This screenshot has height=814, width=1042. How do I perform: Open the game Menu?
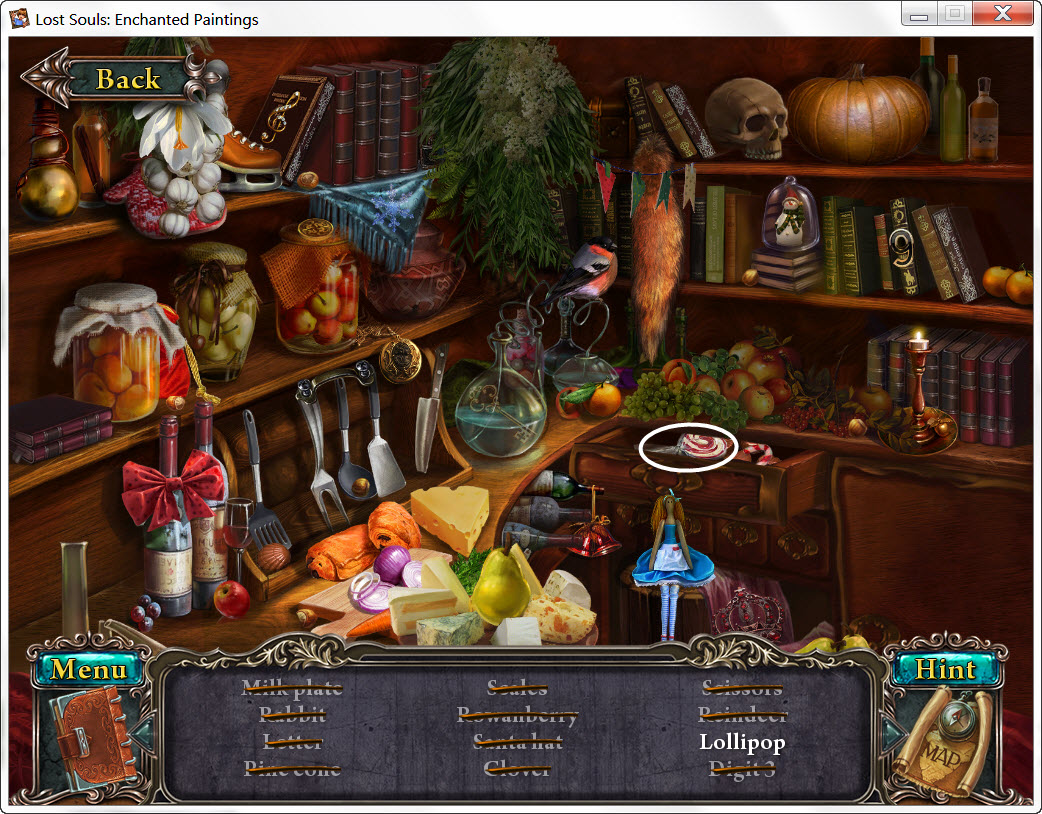click(90, 669)
